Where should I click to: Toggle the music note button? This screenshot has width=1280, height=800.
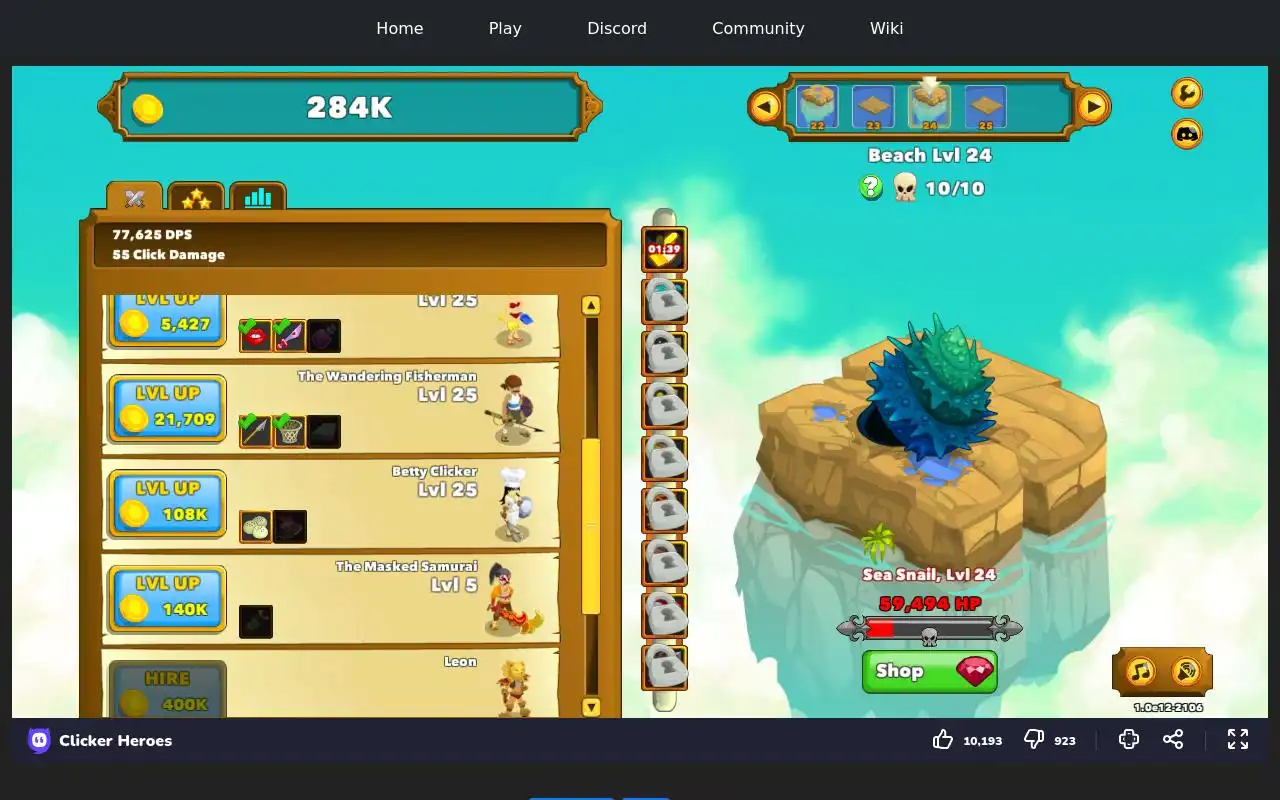point(1141,671)
